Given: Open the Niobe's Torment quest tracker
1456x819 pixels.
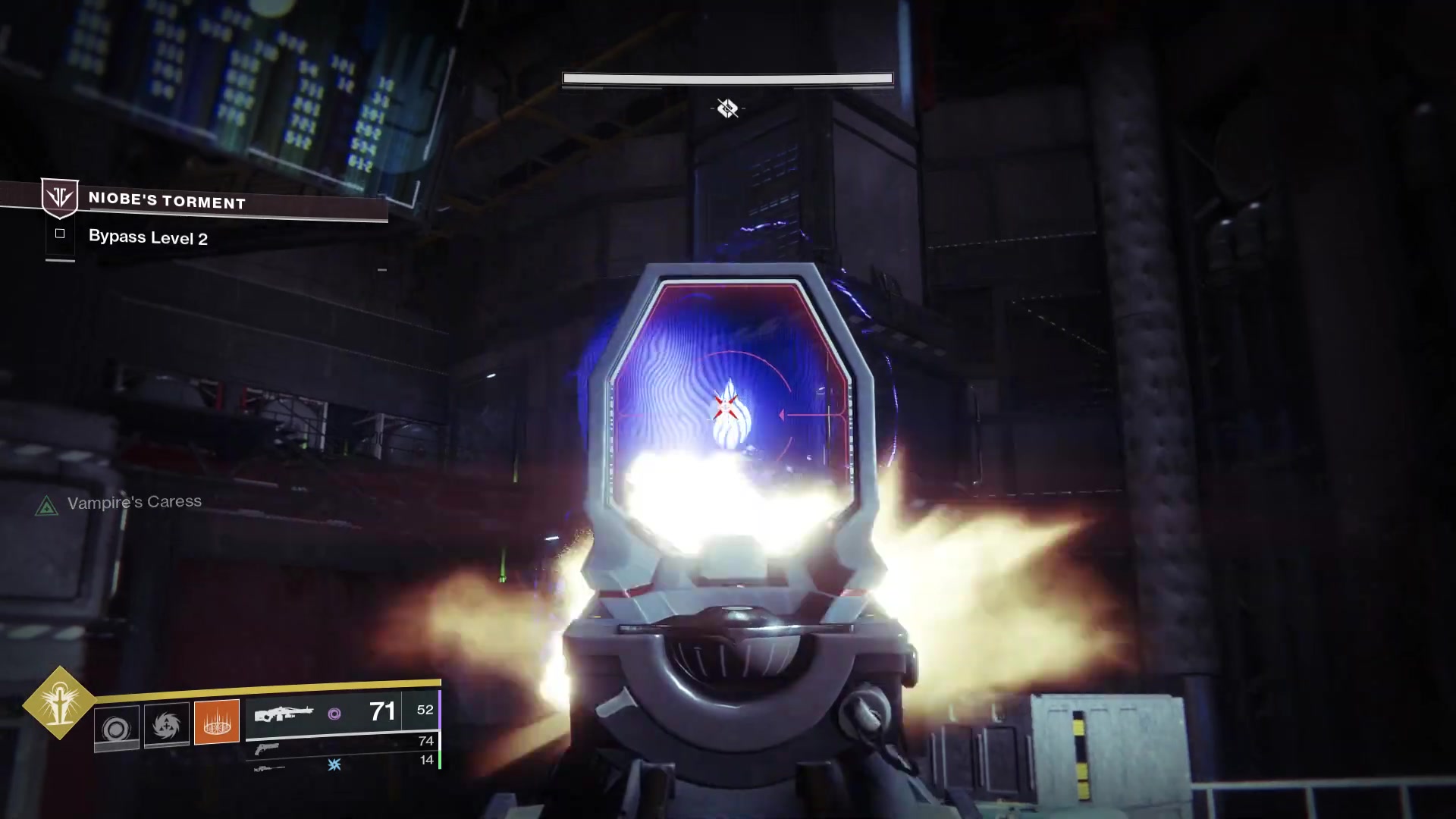Looking at the screenshot, I should [167, 202].
